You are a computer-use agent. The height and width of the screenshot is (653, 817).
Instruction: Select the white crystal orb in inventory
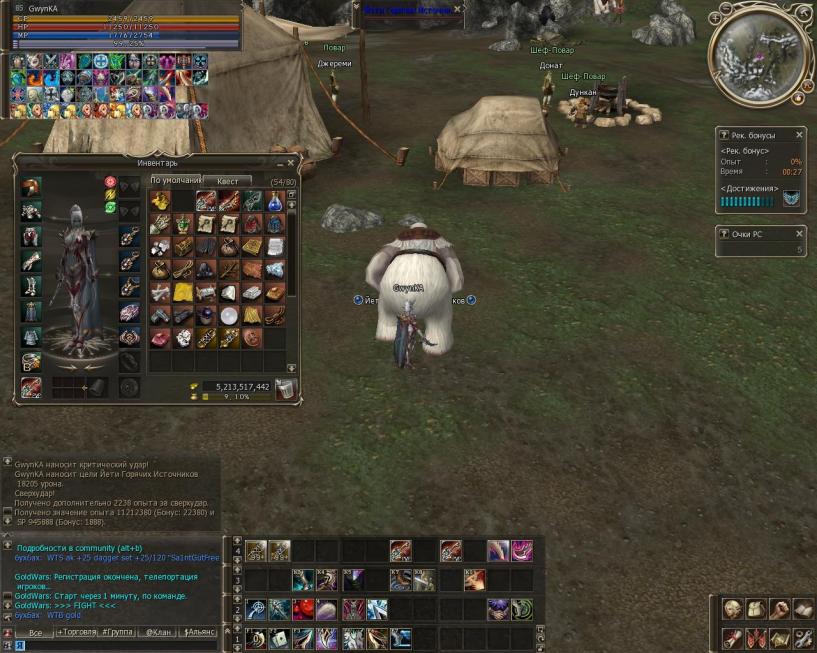point(229,314)
